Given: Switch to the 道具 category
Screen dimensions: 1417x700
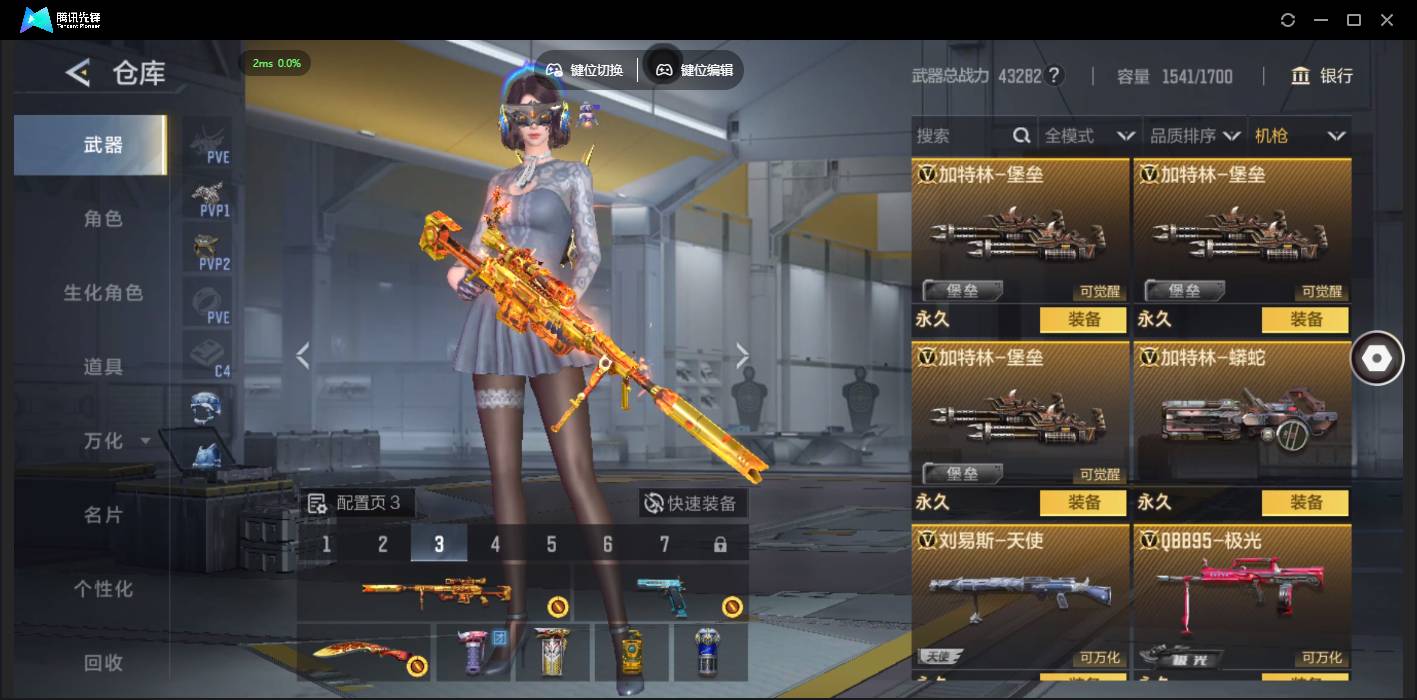Looking at the screenshot, I should click(103, 367).
